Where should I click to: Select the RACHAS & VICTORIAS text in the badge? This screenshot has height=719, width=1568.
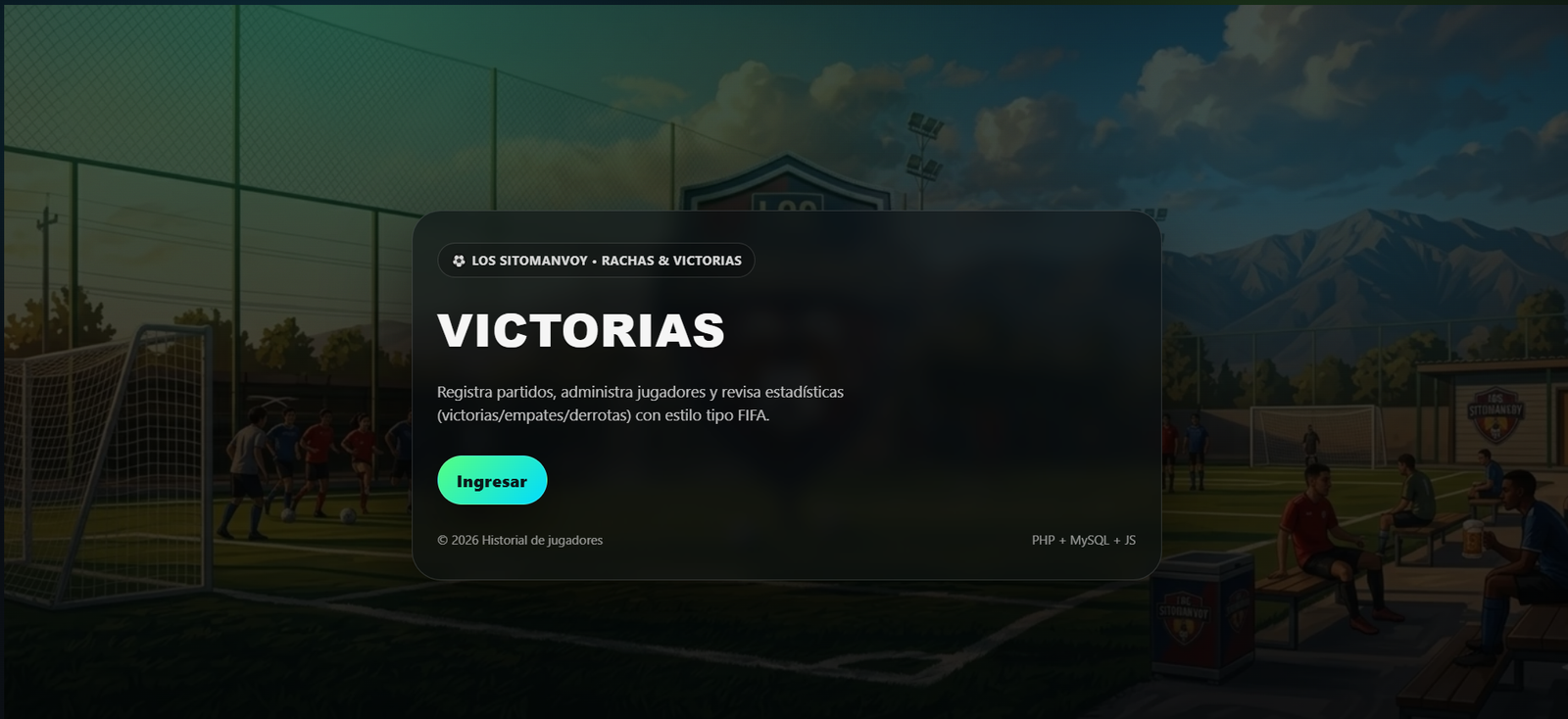(671, 261)
